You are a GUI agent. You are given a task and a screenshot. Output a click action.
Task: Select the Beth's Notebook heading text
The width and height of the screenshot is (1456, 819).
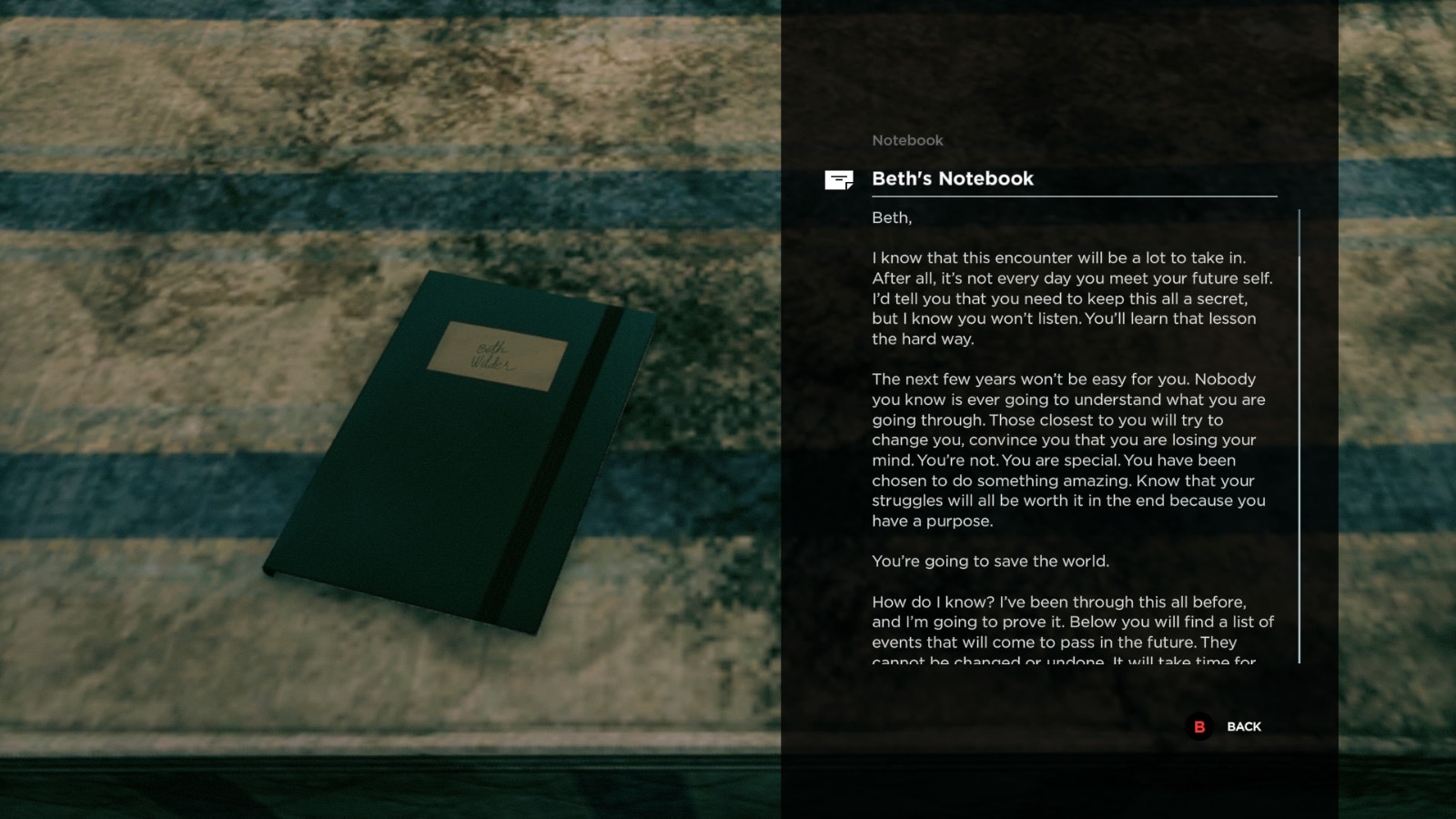click(x=953, y=178)
